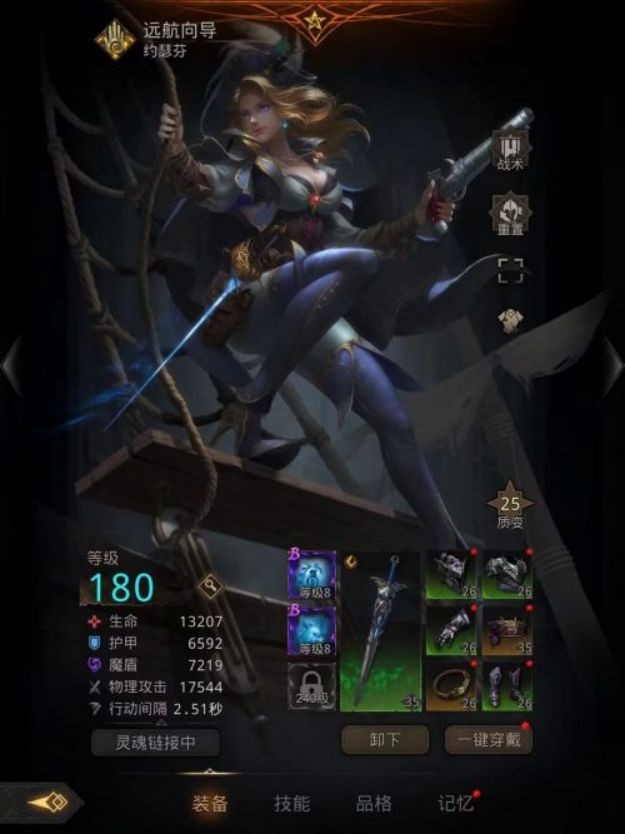Open the 记忆 memory tab
This screenshot has height=834, width=625.
(455, 803)
